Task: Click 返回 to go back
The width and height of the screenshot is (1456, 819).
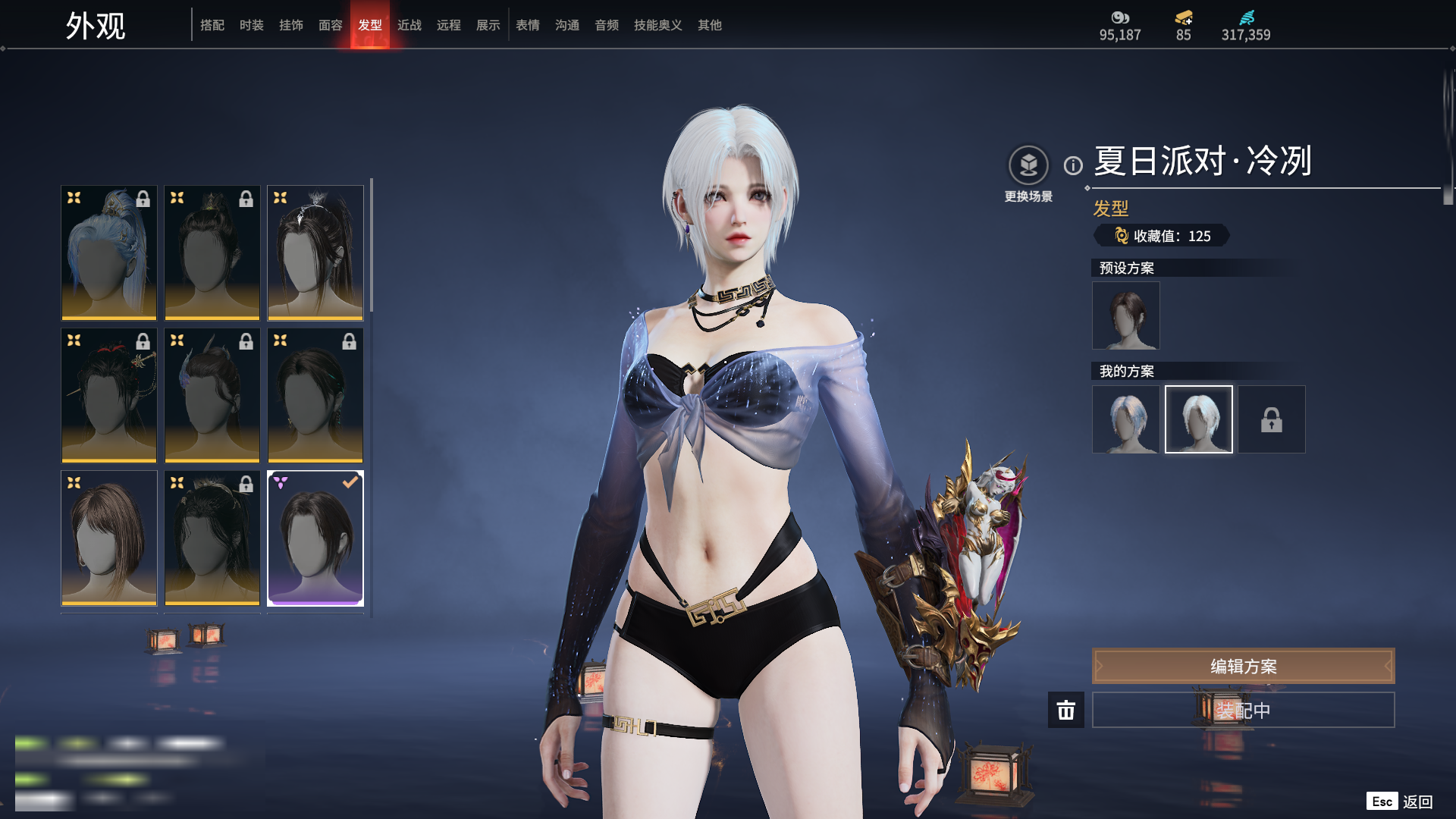Action: pos(1417,802)
